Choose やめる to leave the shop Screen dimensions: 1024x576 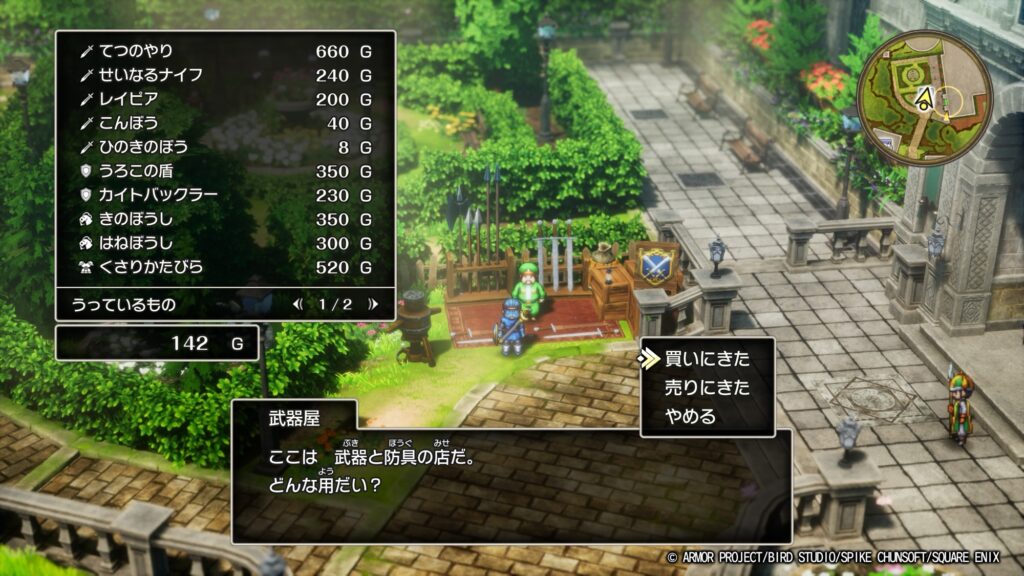[692, 416]
